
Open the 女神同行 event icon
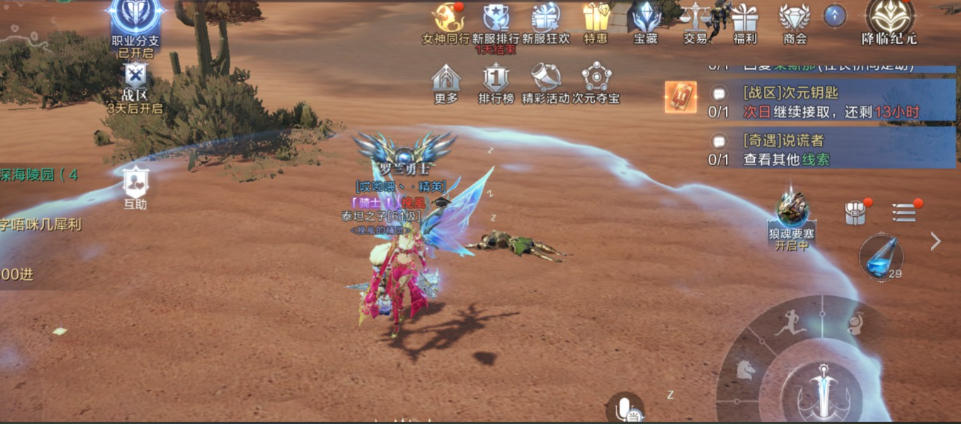click(446, 19)
